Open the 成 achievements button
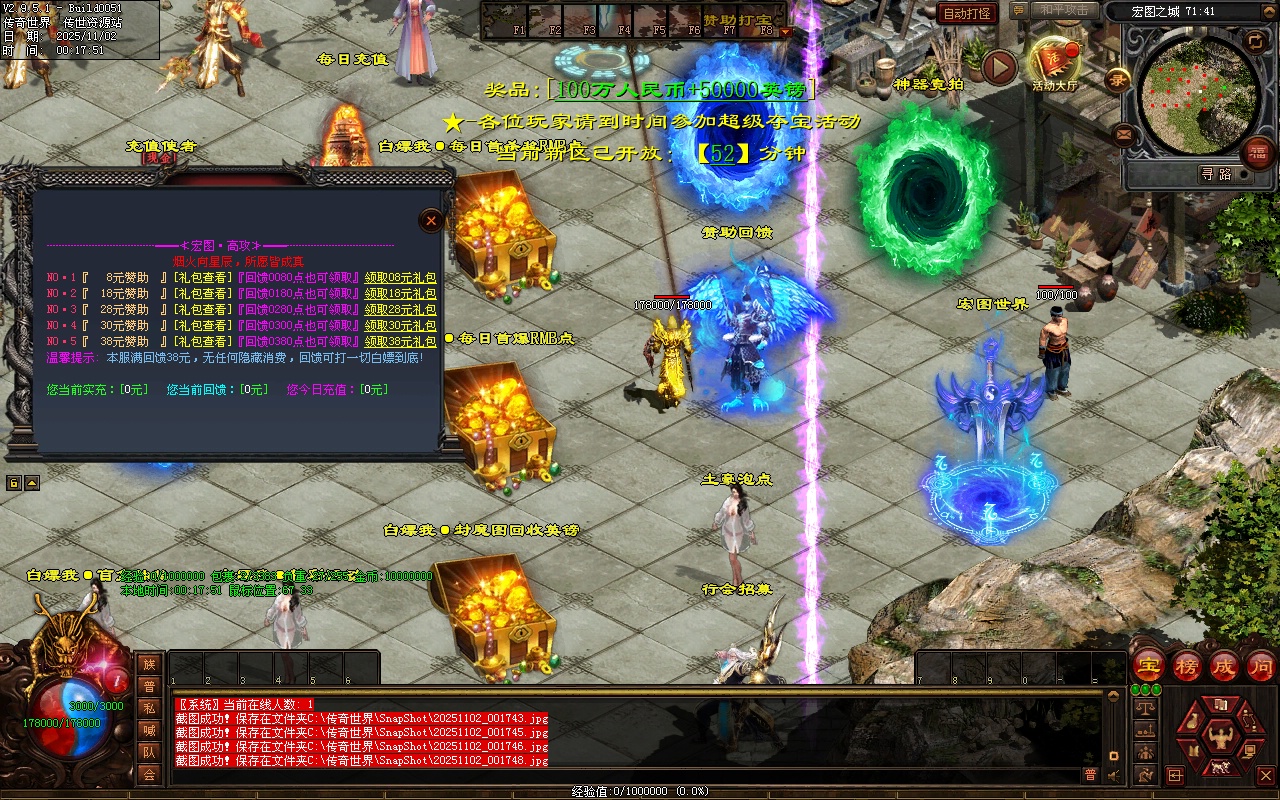This screenshot has height=800, width=1280. point(1224,665)
